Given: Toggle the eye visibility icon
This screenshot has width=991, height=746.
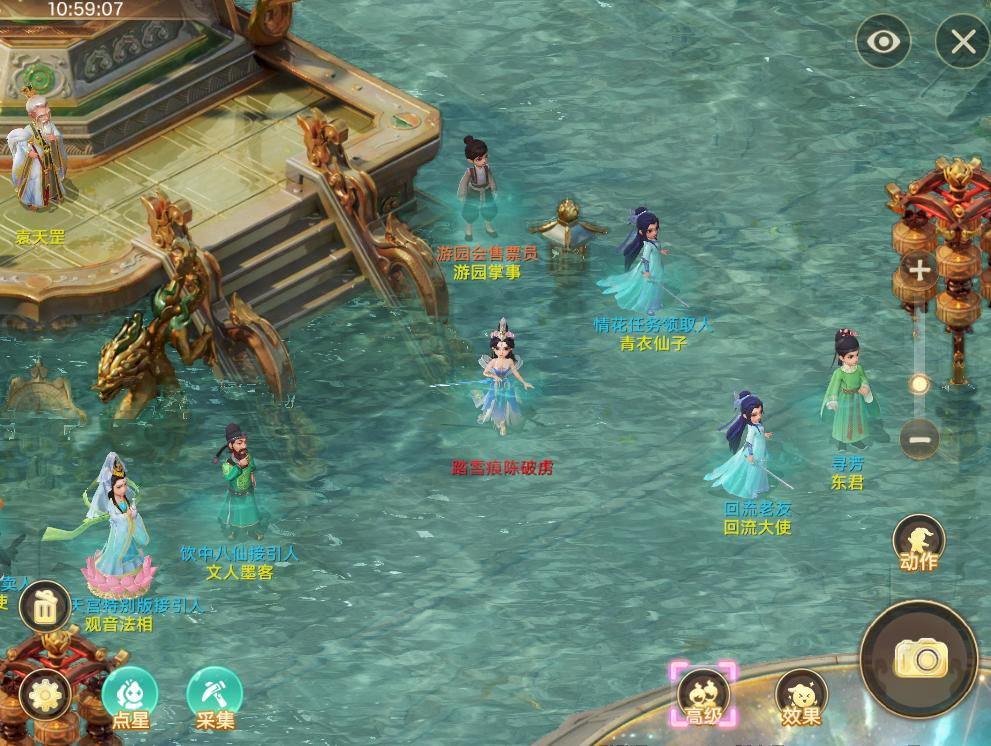Looking at the screenshot, I should pos(883,41).
